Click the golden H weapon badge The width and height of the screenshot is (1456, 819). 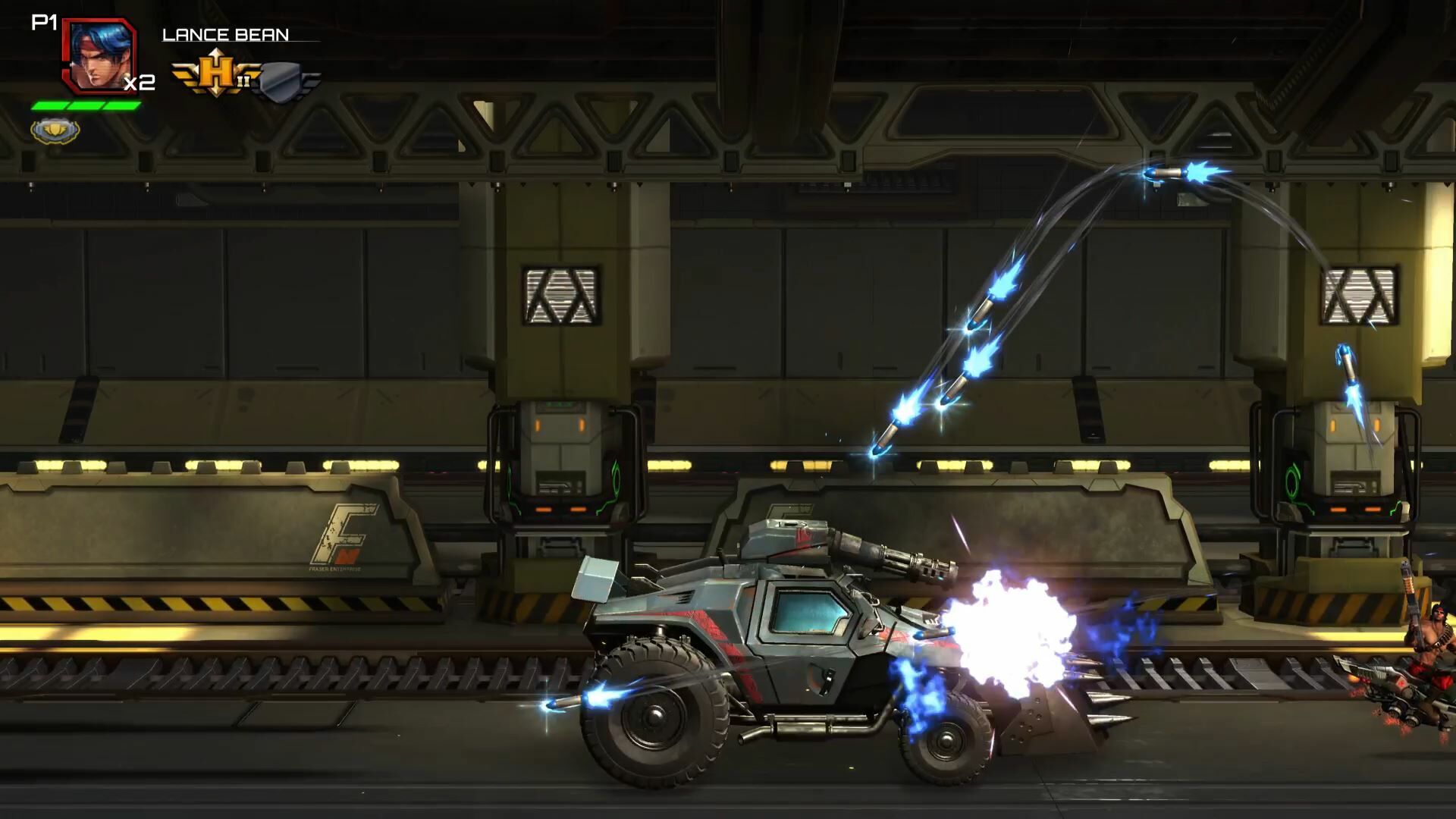pyautogui.click(x=215, y=70)
